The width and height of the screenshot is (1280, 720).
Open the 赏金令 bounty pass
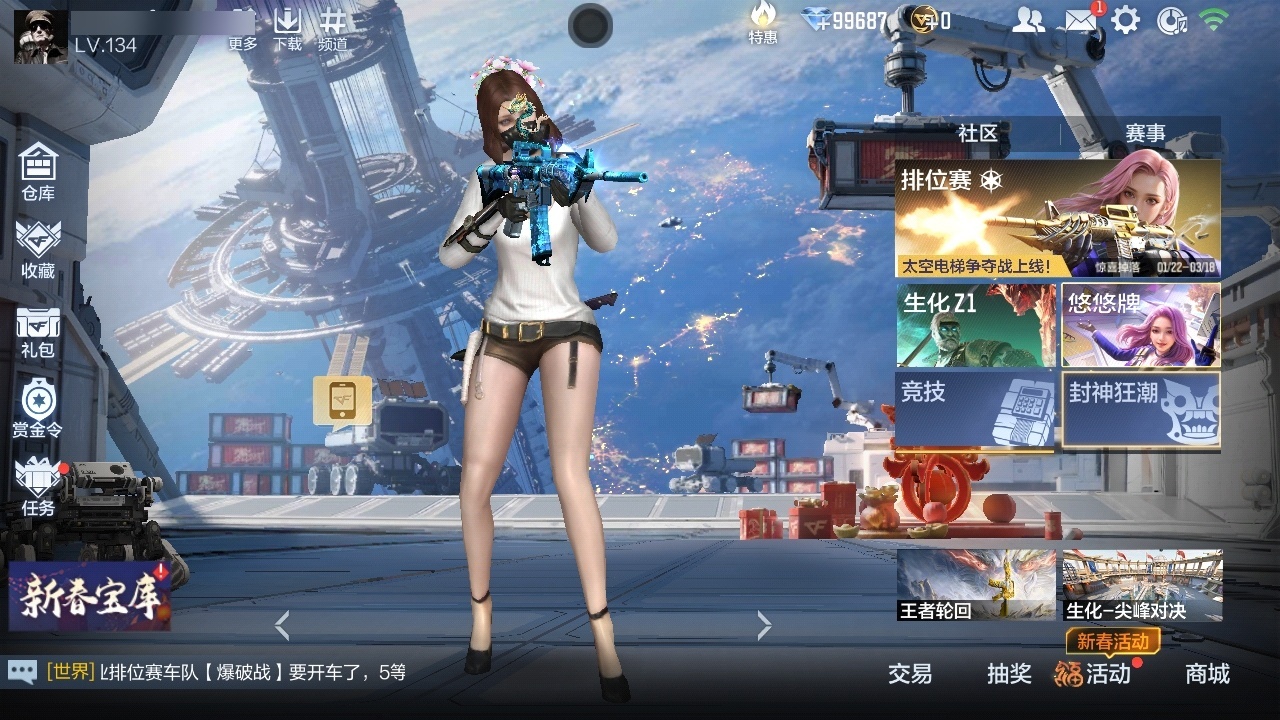tap(38, 408)
